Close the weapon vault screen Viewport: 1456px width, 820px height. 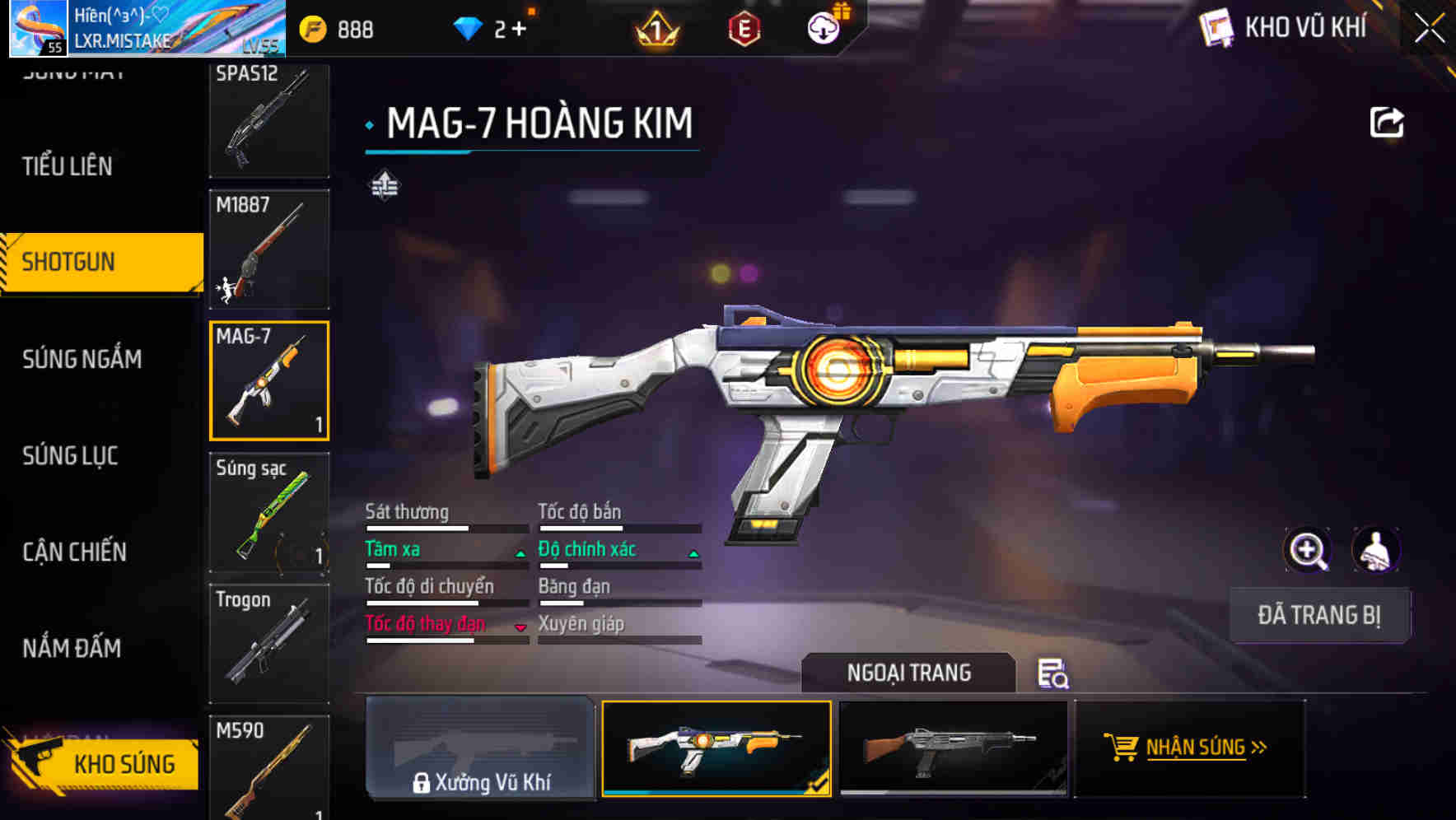(1430, 29)
